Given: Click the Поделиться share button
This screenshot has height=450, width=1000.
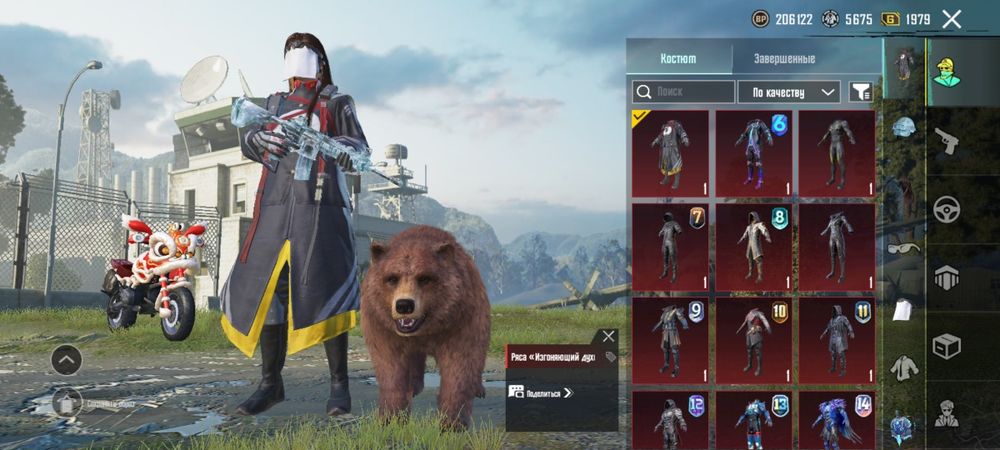Looking at the screenshot, I should [x=541, y=392].
